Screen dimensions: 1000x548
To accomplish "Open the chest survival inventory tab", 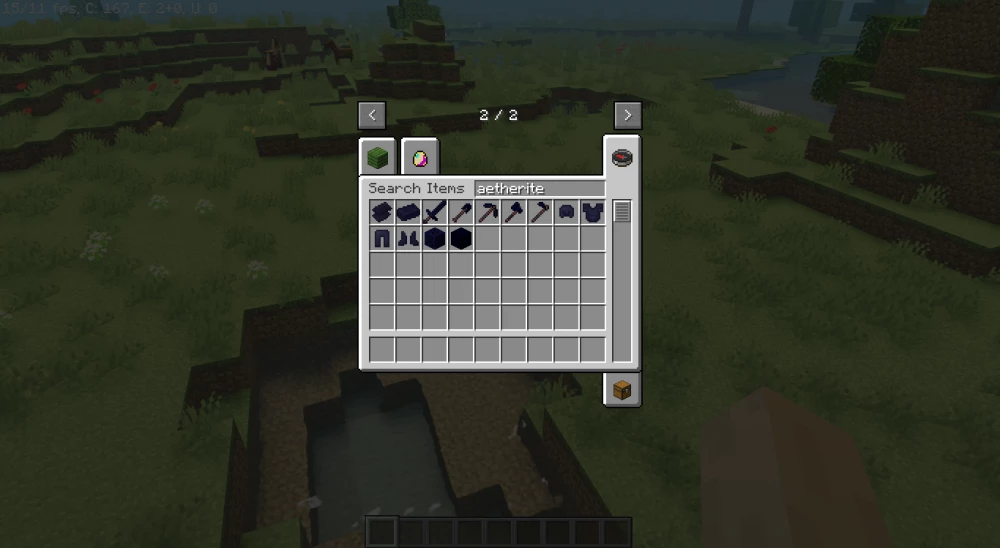I will coord(621,390).
